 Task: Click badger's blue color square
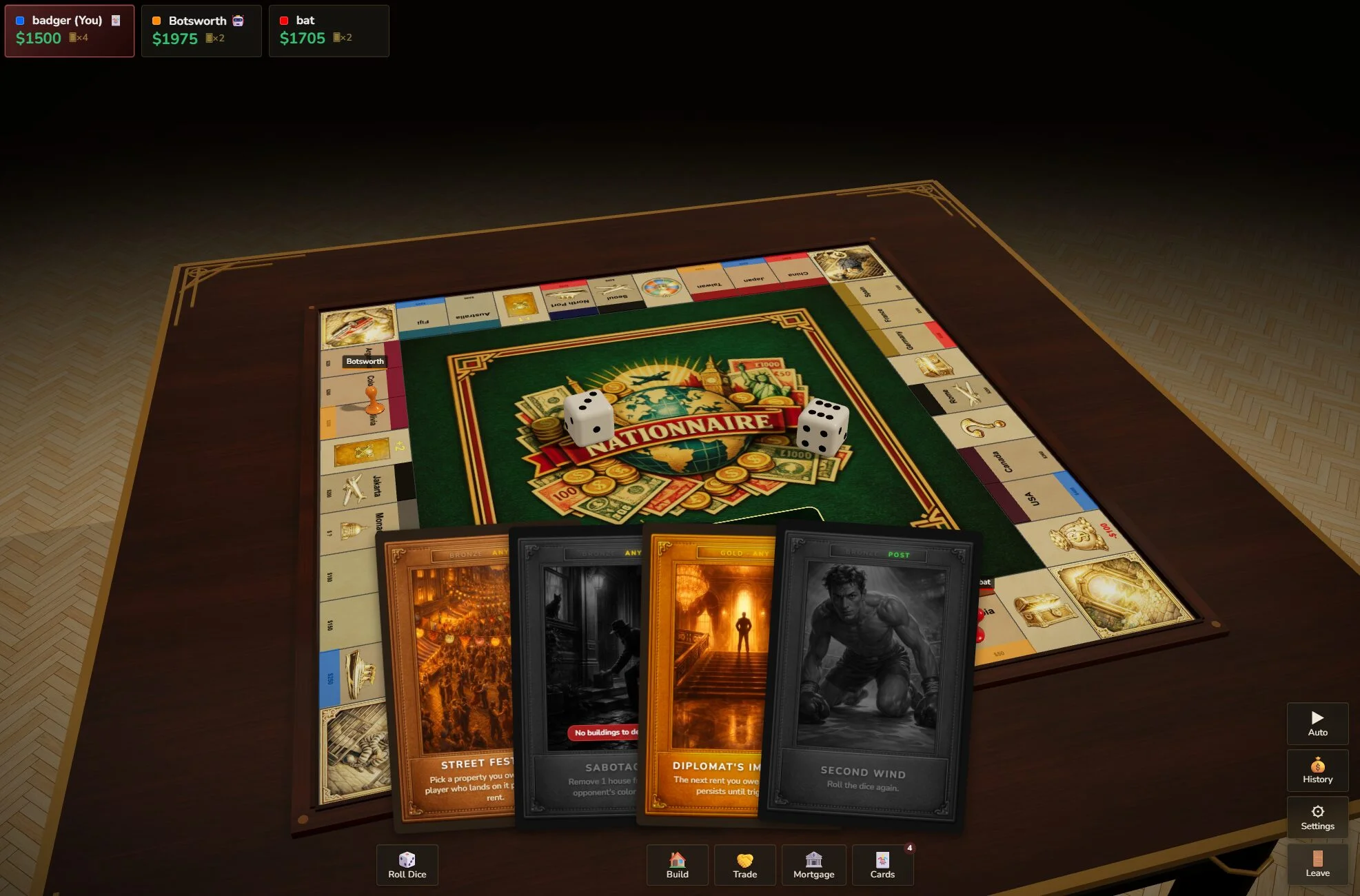pyautogui.click(x=19, y=20)
